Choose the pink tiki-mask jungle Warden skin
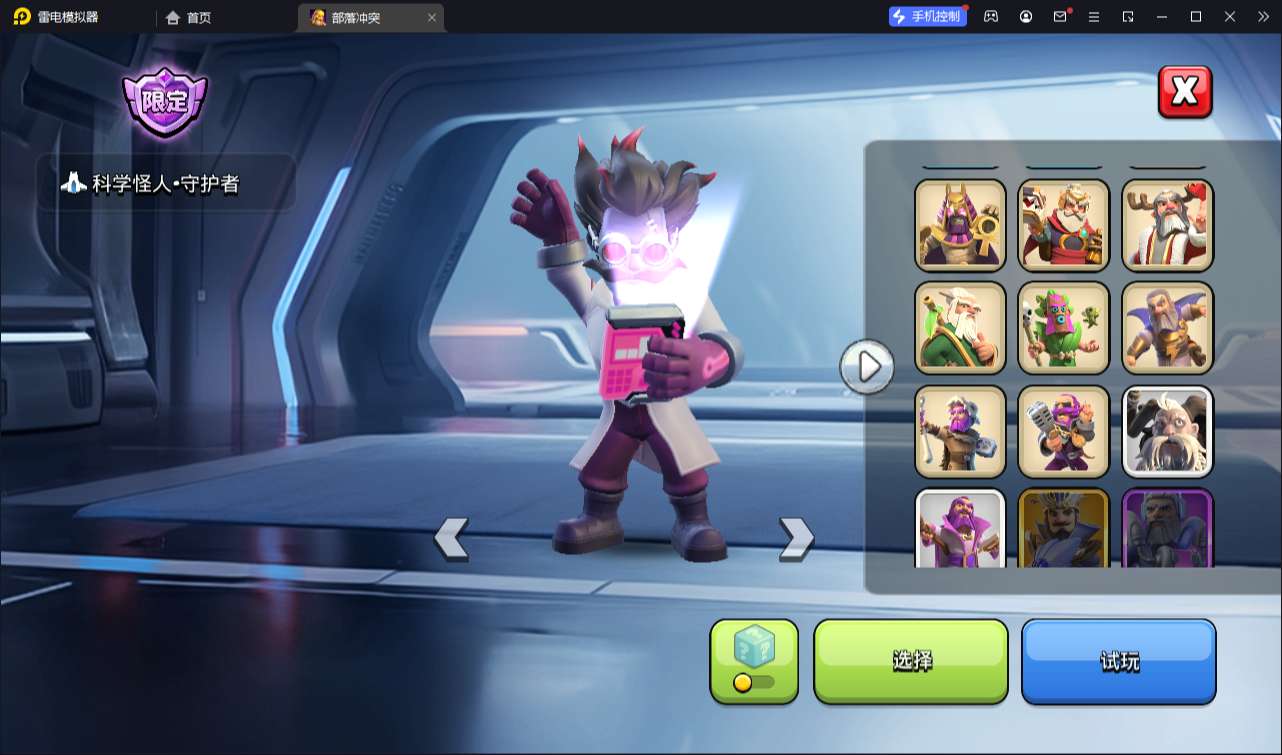 (x=1064, y=328)
